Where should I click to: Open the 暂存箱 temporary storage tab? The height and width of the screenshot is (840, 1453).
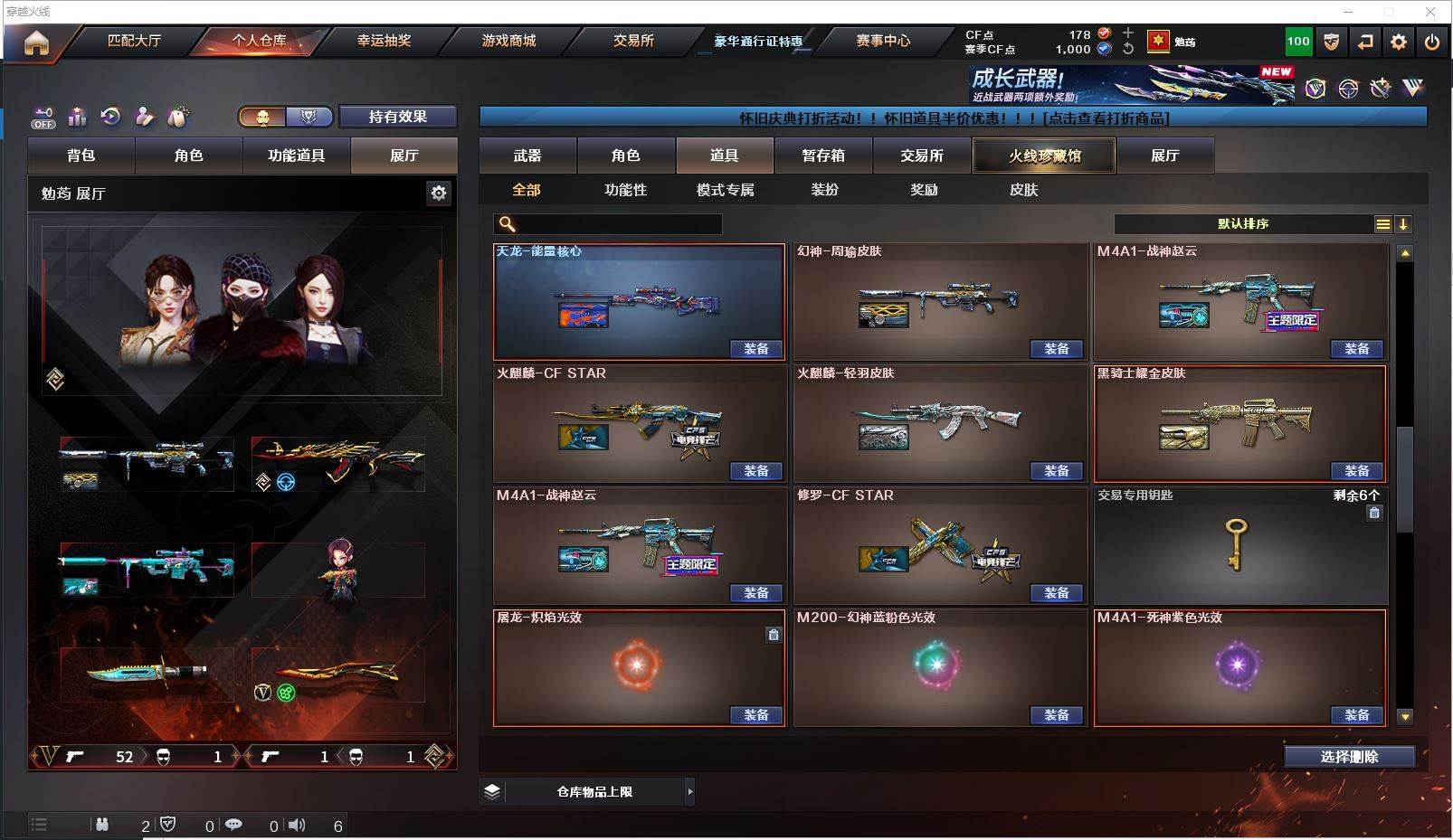822,156
